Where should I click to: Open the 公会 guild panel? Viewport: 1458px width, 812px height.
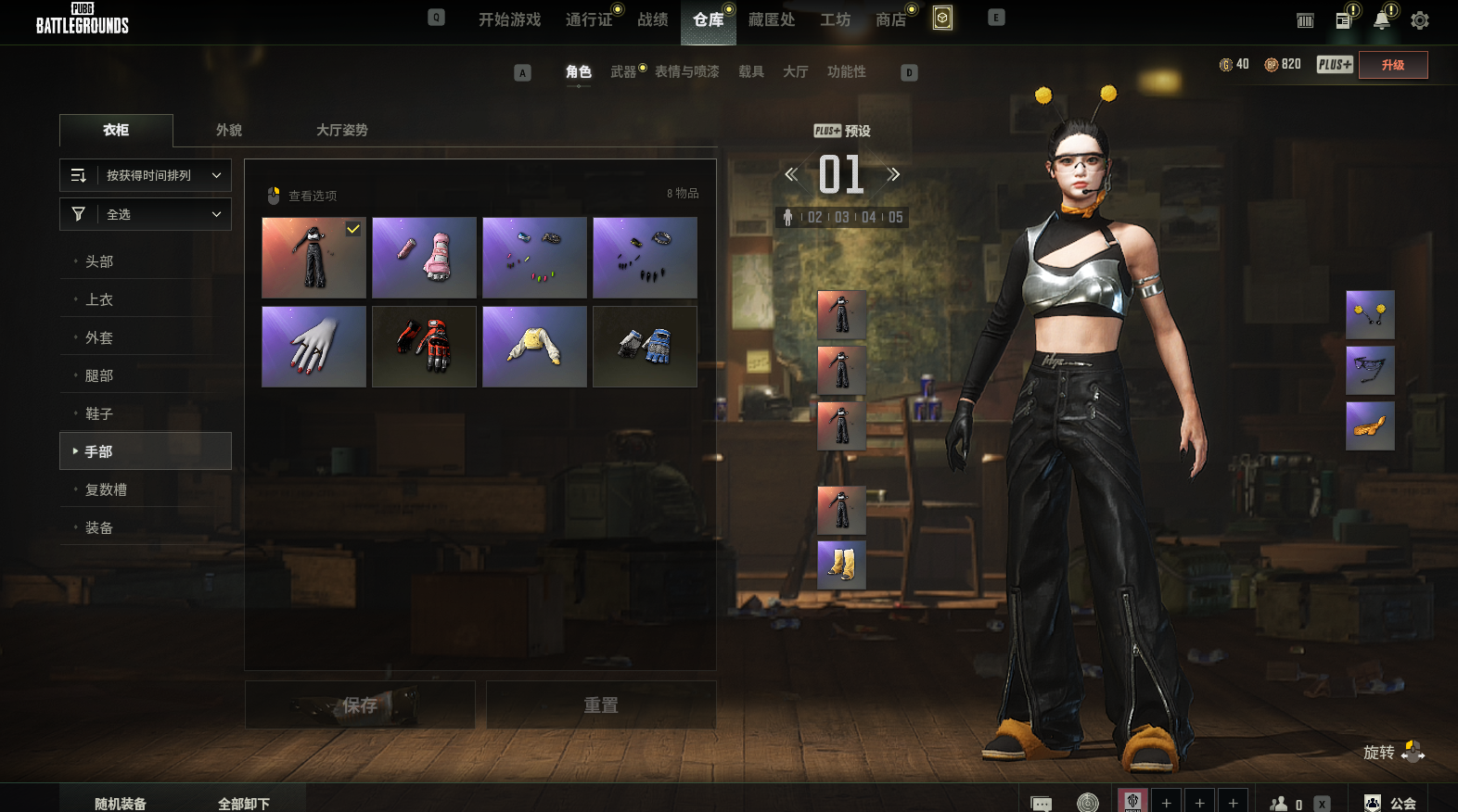pyautogui.click(x=1391, y=803)
